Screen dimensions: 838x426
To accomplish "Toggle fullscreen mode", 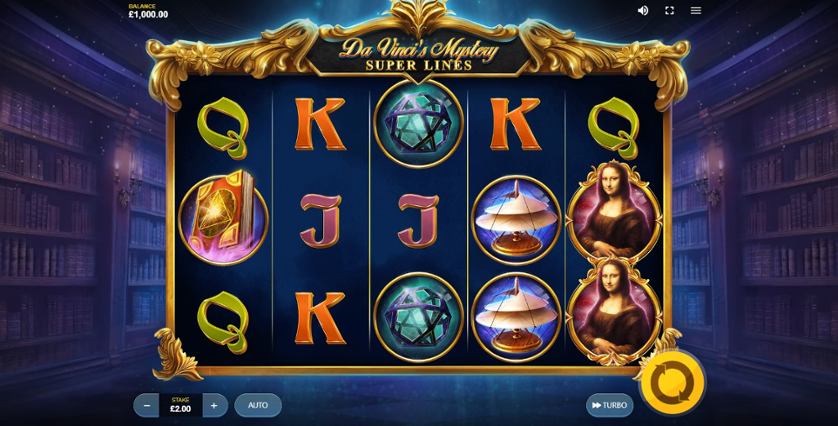I will pos(670,11).
